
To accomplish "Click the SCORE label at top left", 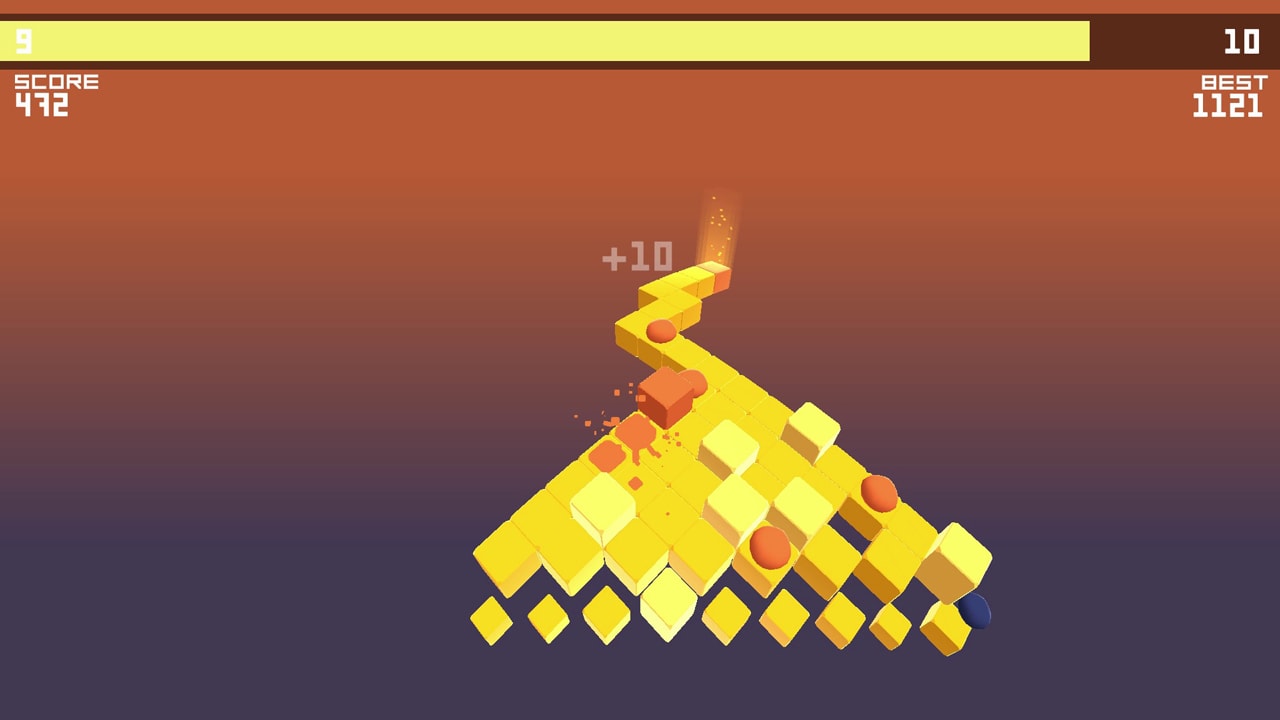I will (55, 80).
